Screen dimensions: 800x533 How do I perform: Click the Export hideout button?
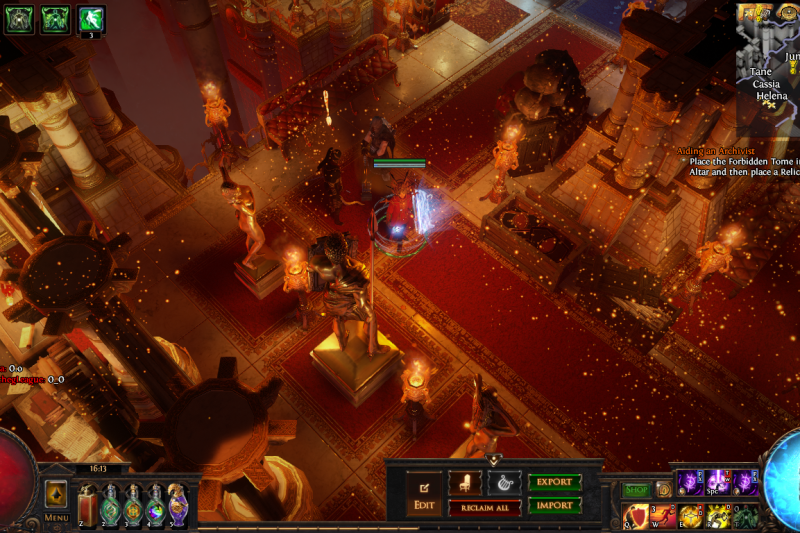coord(554,482)
